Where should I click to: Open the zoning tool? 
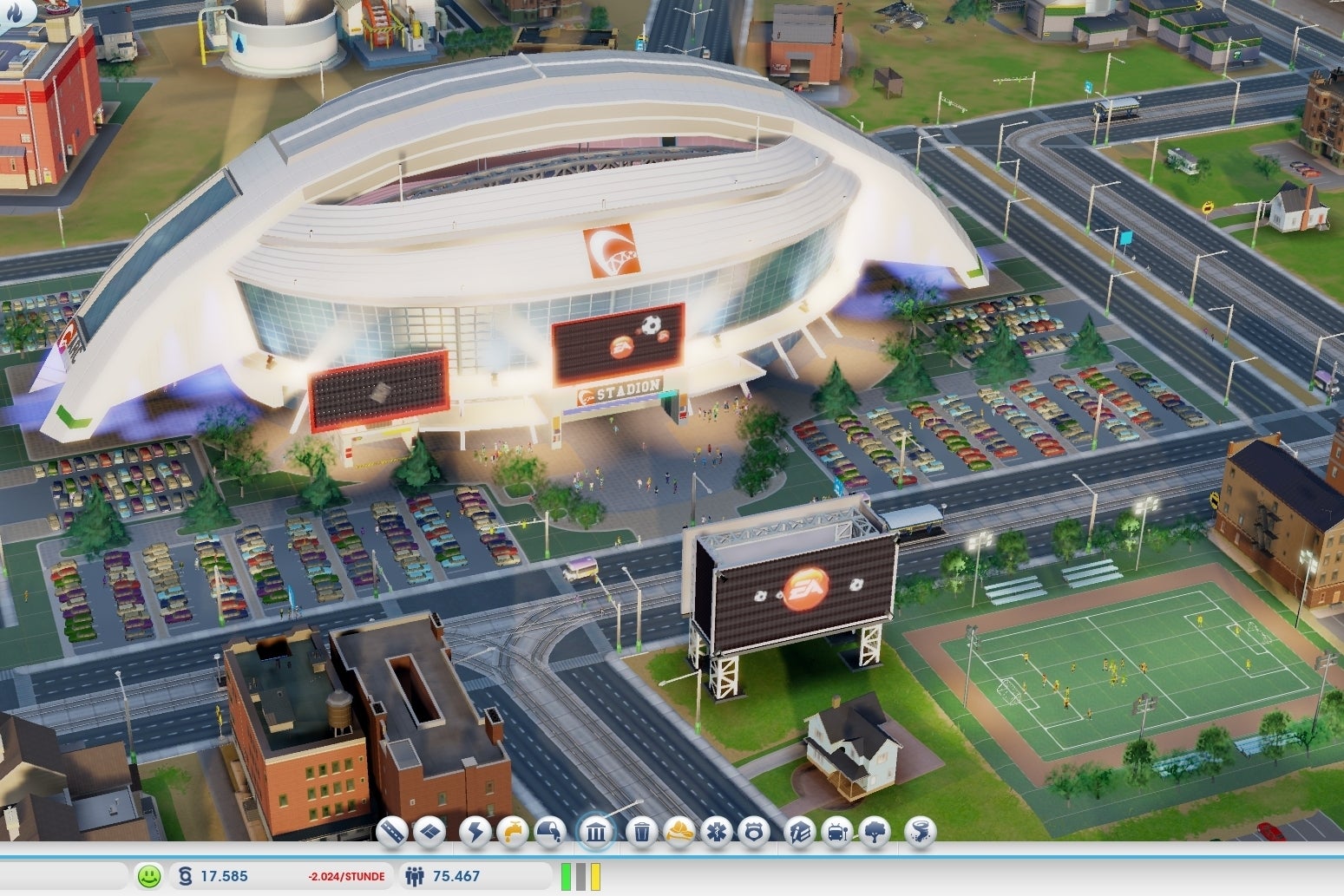point(431,833)
